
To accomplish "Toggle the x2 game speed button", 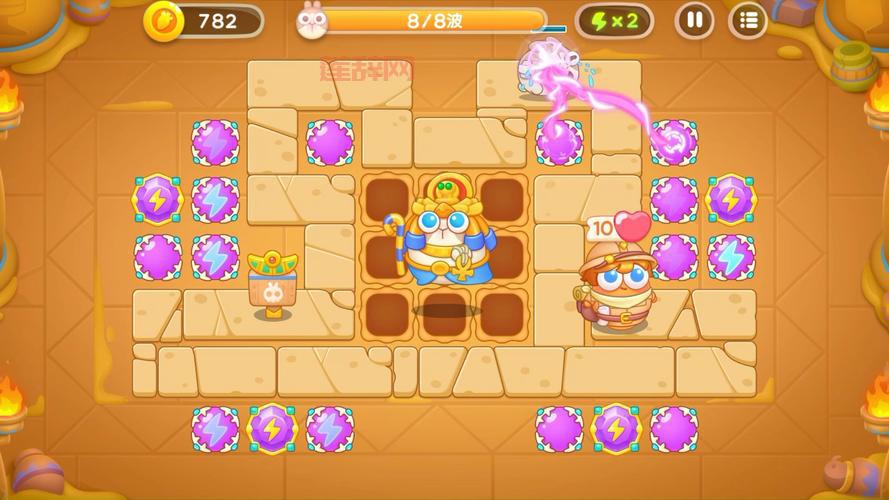I will pos(615,20).
